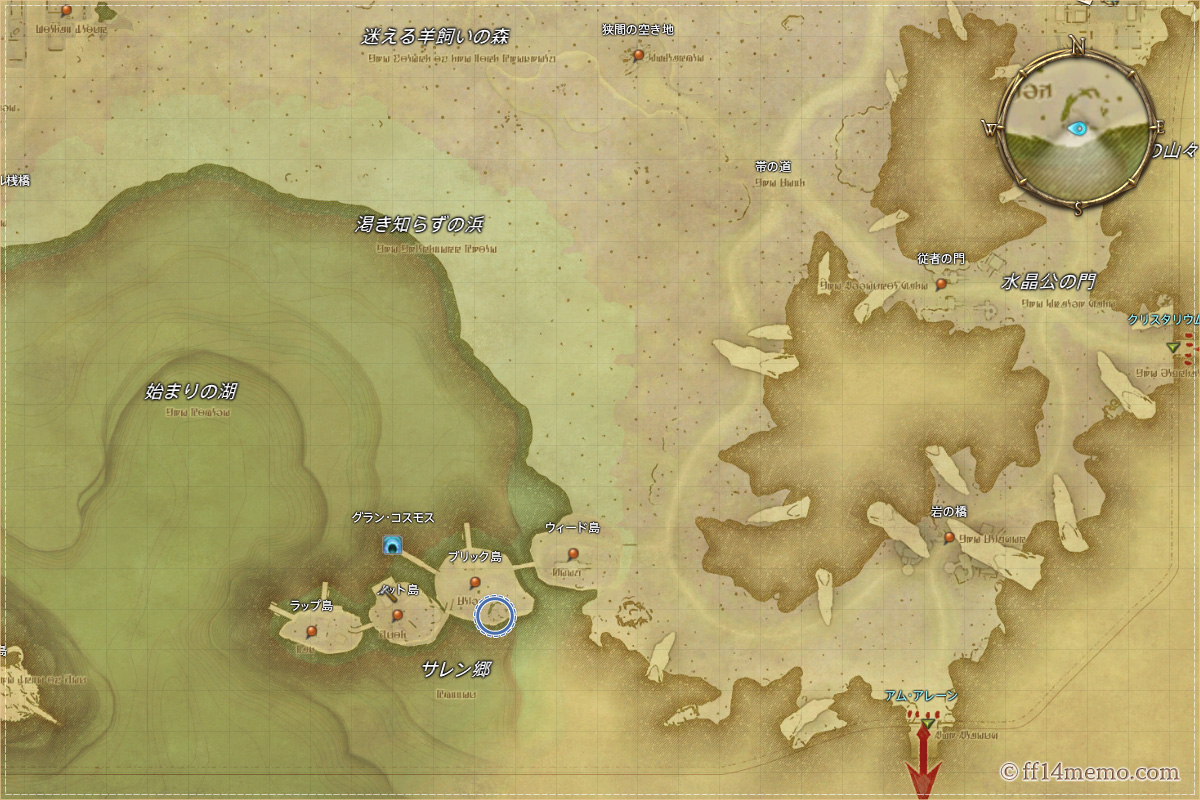Viewport: 1200px width, 800px height.
Task: Click the 従者の門 map marker
Action: pyautogui.click(x=941, y=284)
